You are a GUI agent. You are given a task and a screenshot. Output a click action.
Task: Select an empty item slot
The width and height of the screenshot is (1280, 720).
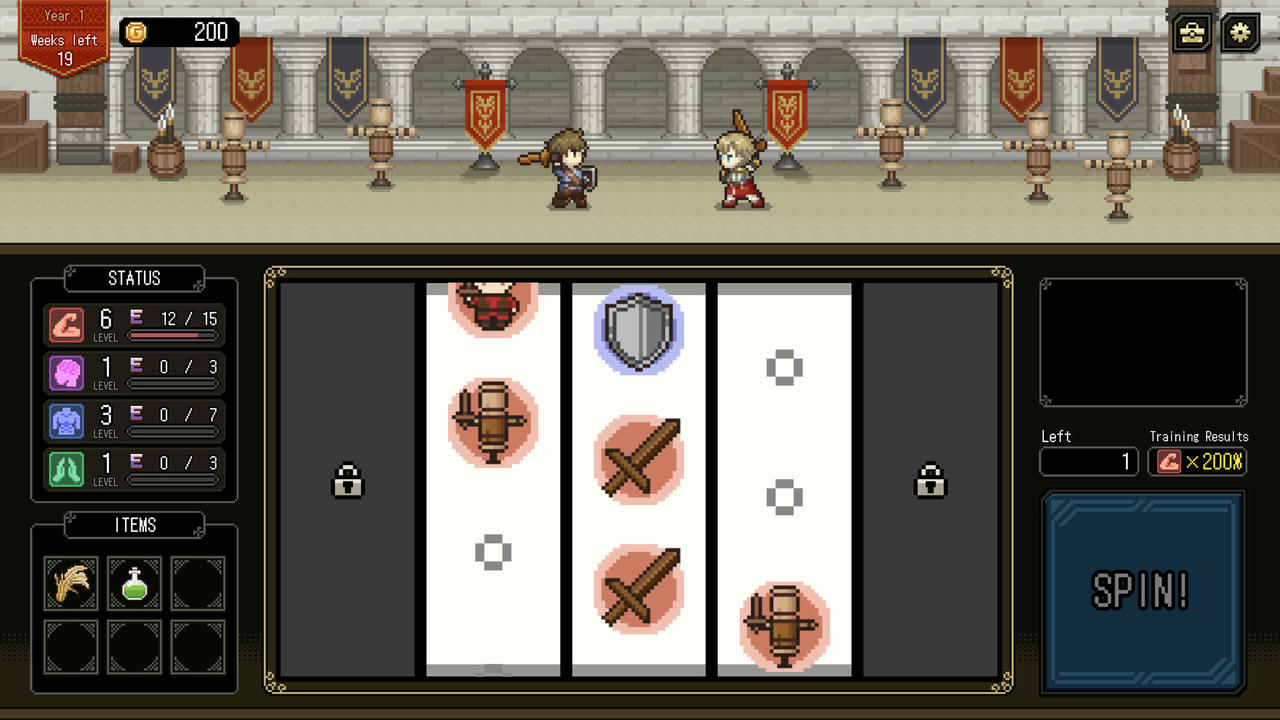pyautogui.click(x=197, y=584)
